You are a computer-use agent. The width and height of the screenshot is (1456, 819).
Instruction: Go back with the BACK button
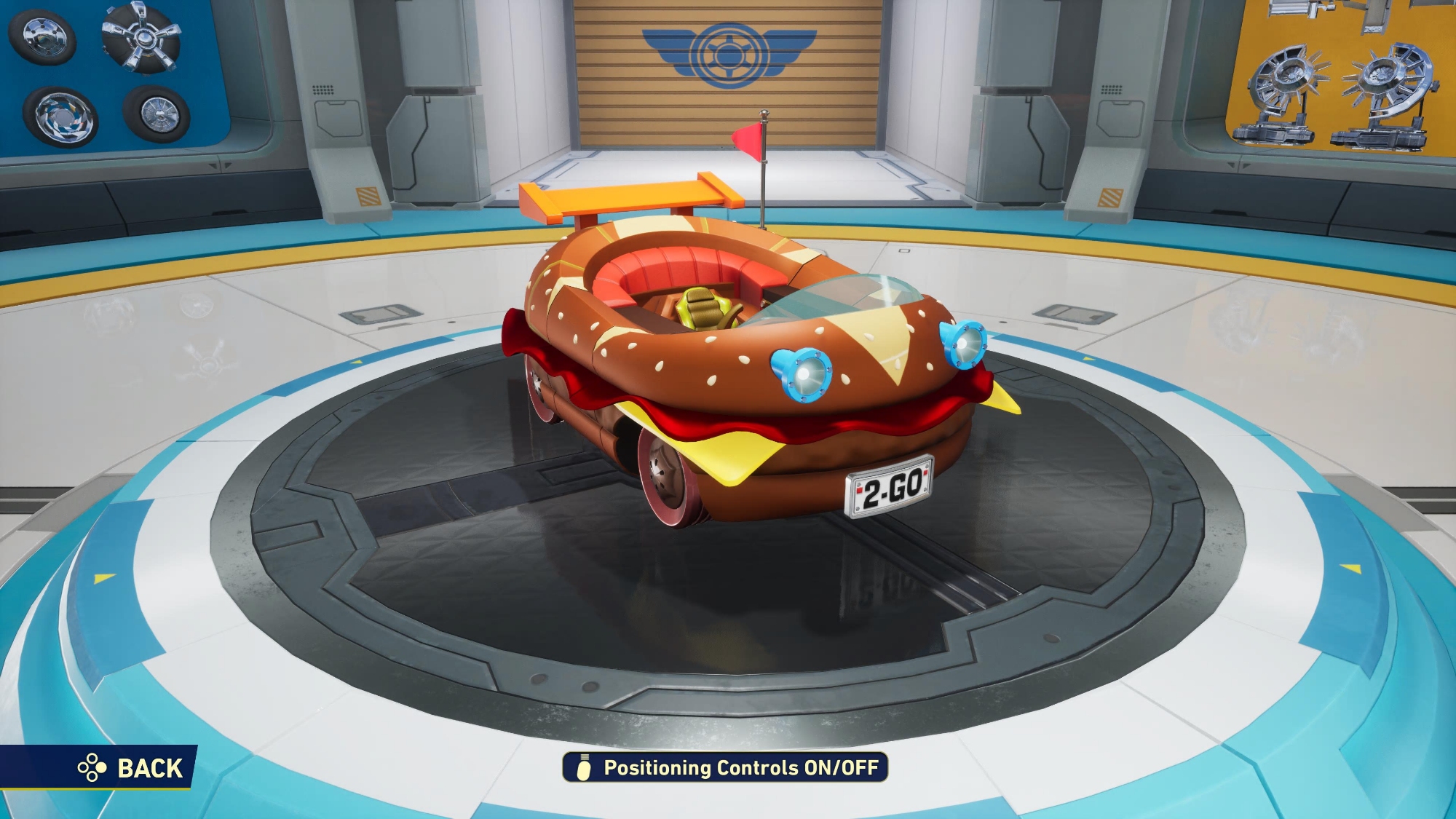pyautogui.click(x=131, y=768)
